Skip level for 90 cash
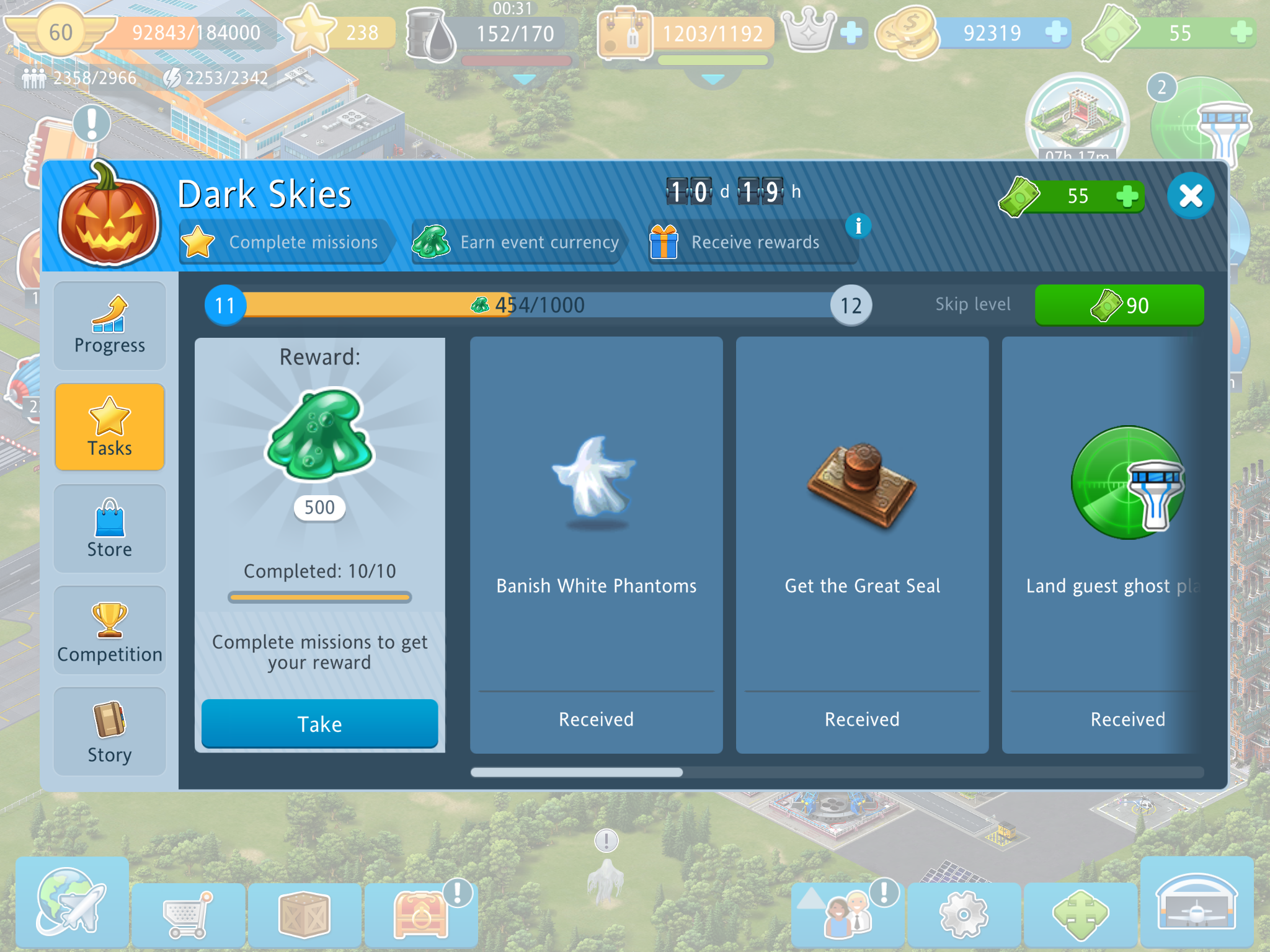1270x952 pixels. tap(1119, 305)
